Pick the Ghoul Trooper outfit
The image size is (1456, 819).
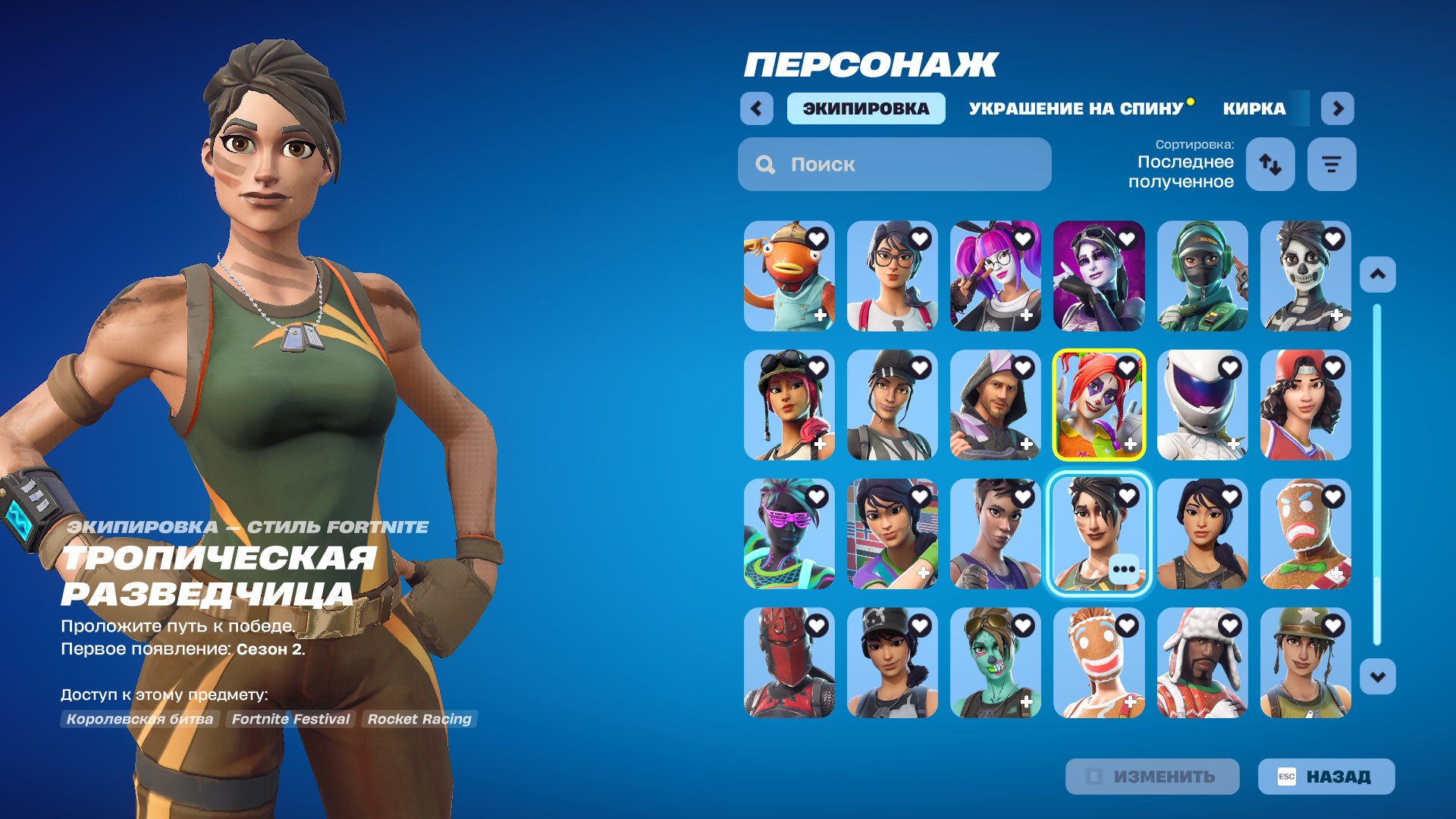996,661
